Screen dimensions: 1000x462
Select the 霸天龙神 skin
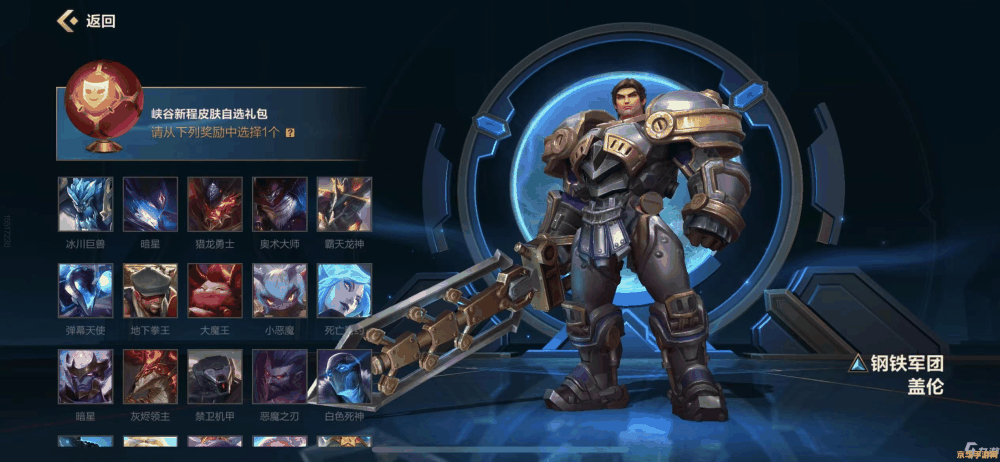[344, 204]
